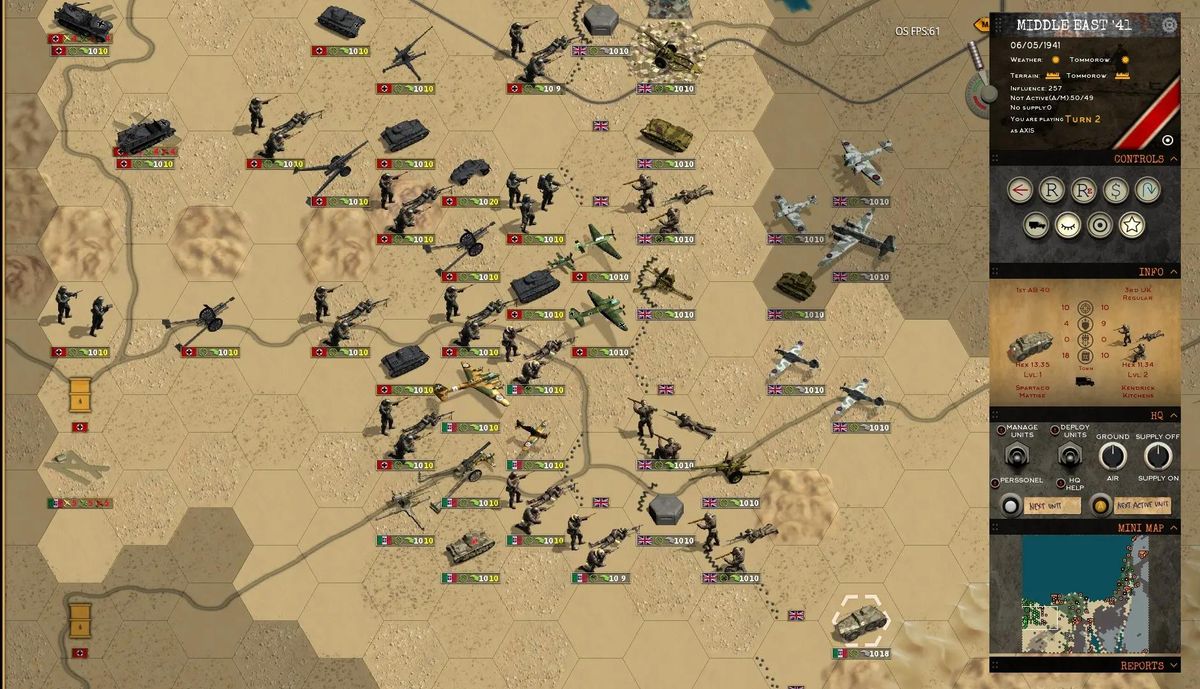Activate the plain R control button
This screenshot has width=1200, height=689.
1051,190
